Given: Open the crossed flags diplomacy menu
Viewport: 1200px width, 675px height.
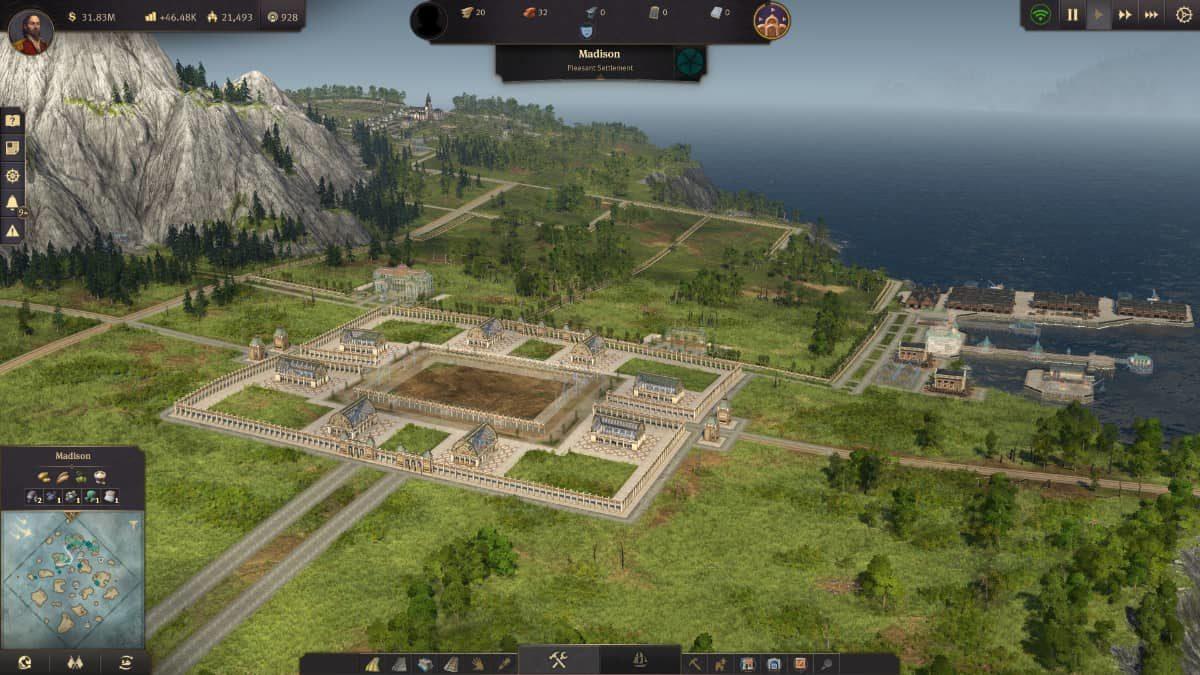Looking at the screenshot, I should 75,662.
